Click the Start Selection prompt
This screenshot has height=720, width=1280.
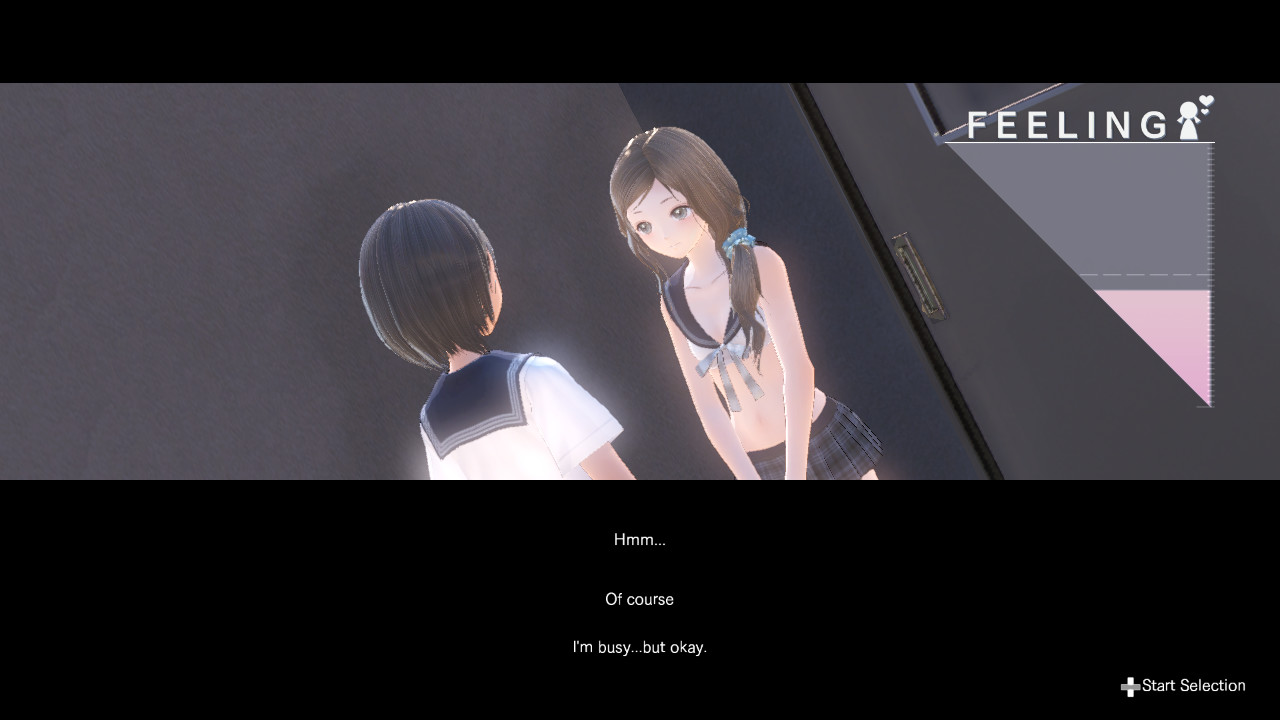click(x=1192, y=685)
